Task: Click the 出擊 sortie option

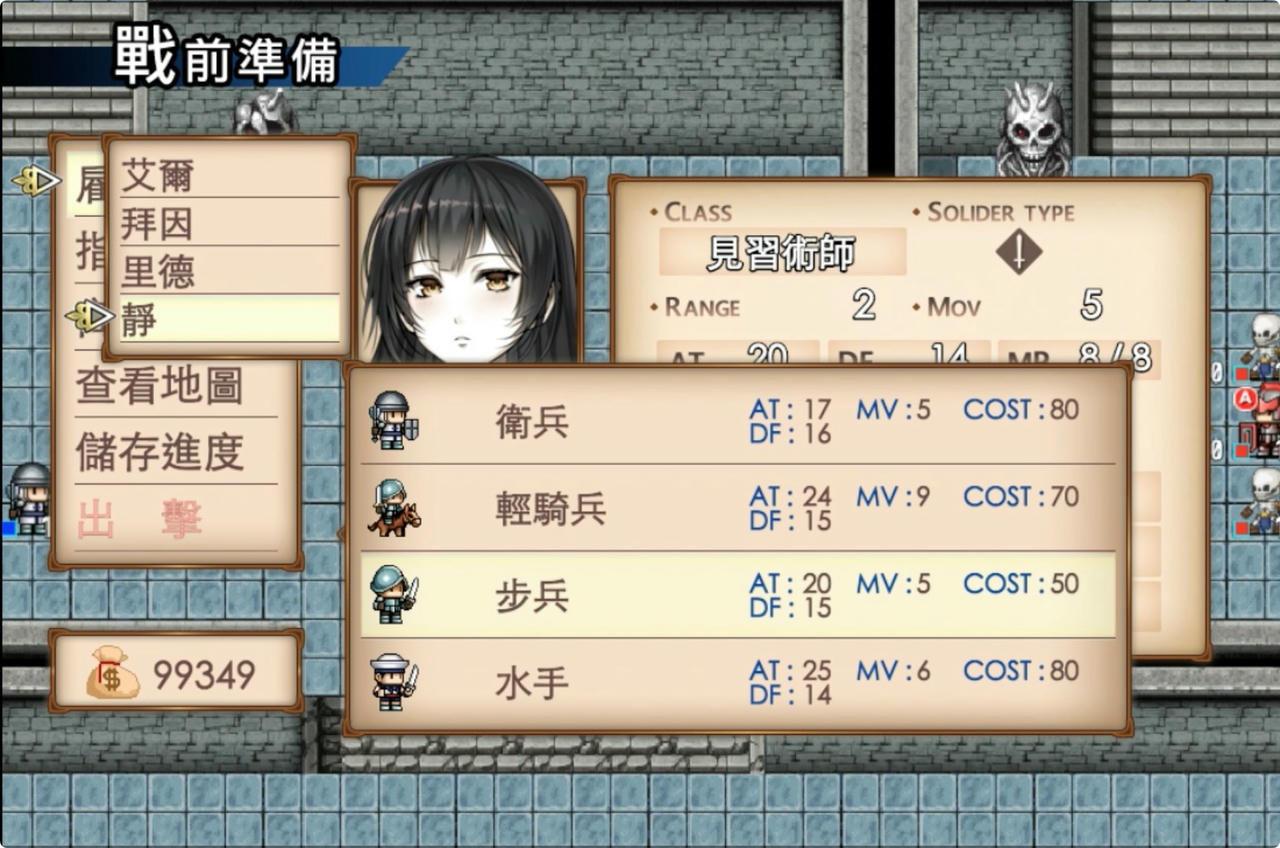Action: 140,519
